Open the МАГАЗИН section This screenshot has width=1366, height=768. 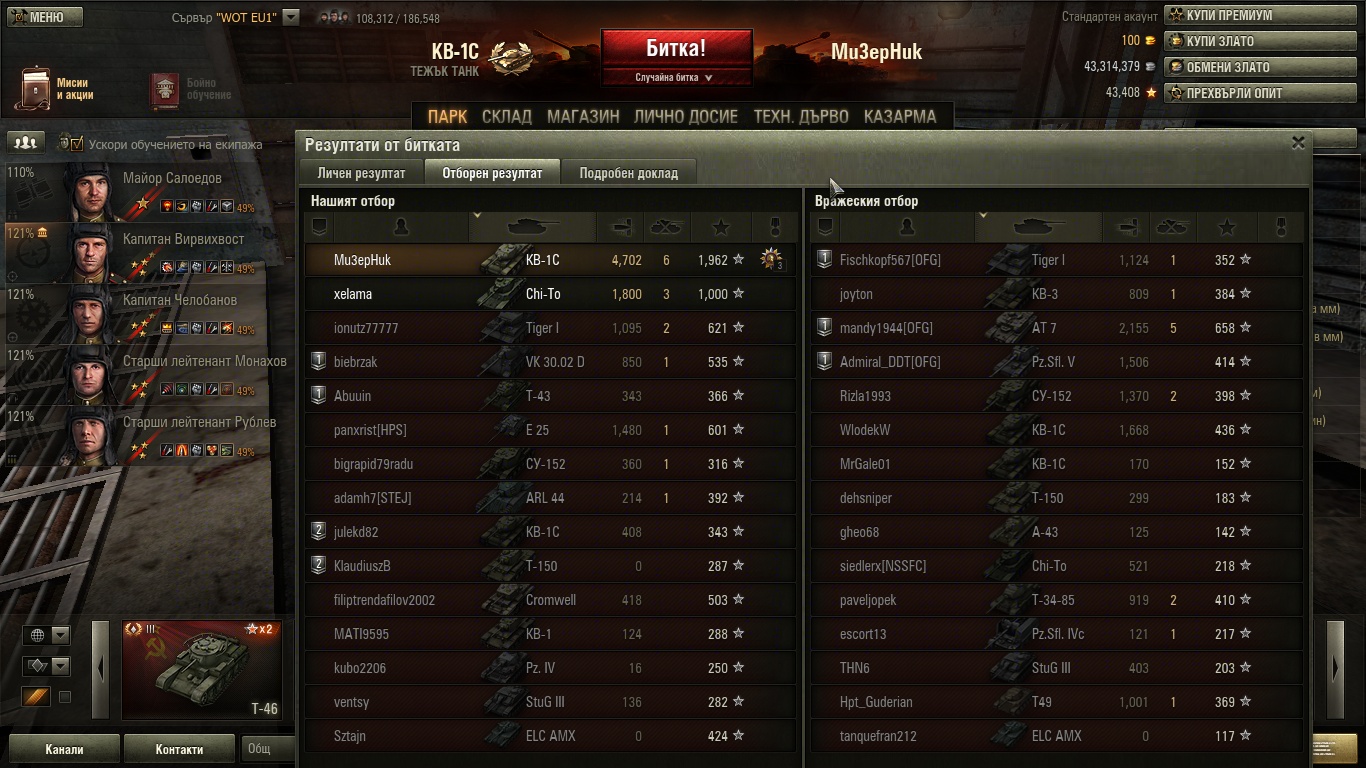coord(583,117)
